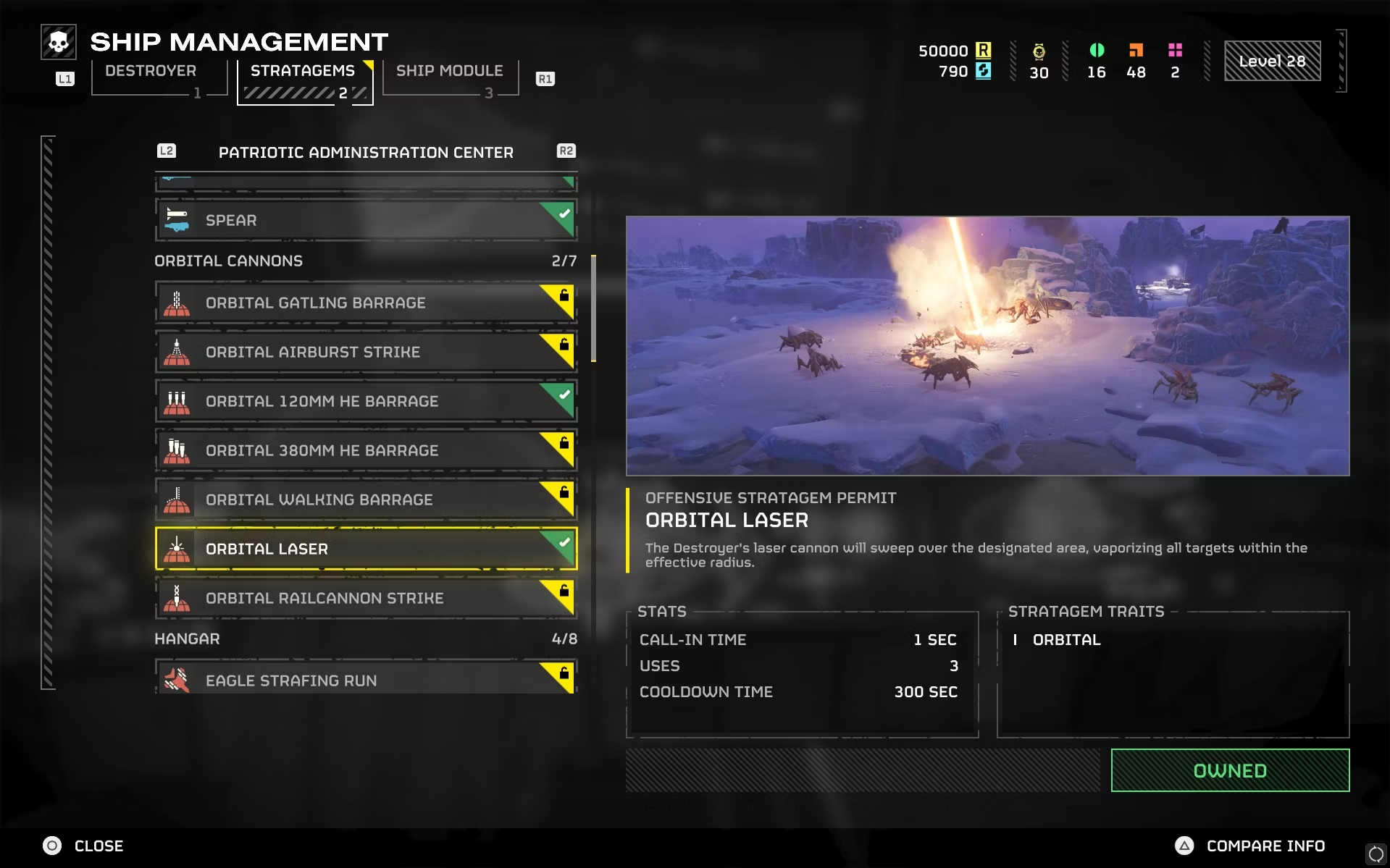Open the Stratagems tab
1390x868 pixels.
303,72
